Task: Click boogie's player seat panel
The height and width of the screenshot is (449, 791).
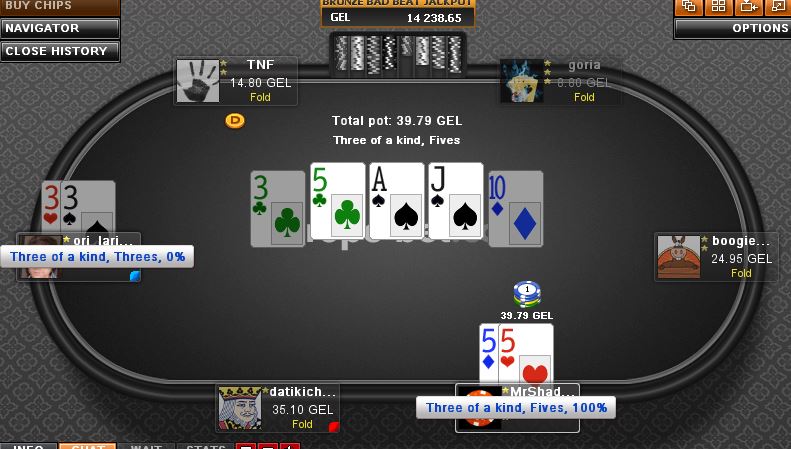Action: pos(716,257)
